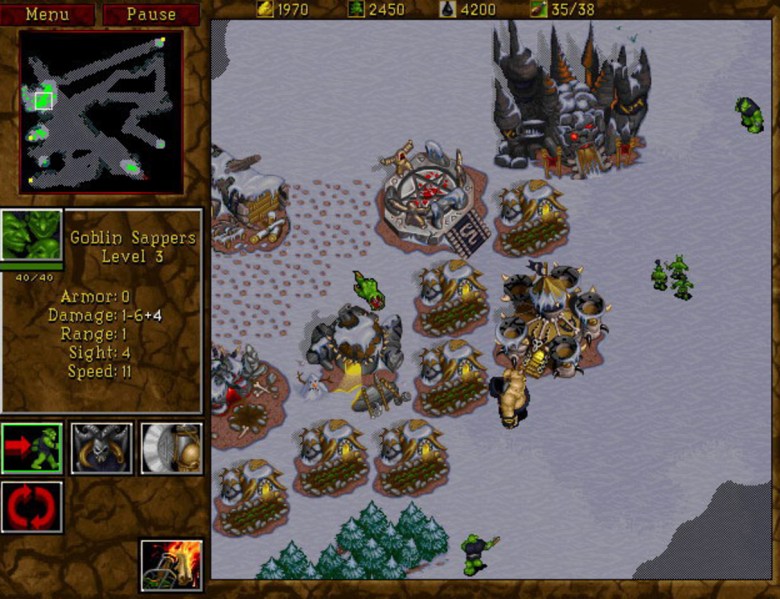Select the Goblin Sappers portrait
The height and width of the screenshot is (599, 780).
(31, 236)
